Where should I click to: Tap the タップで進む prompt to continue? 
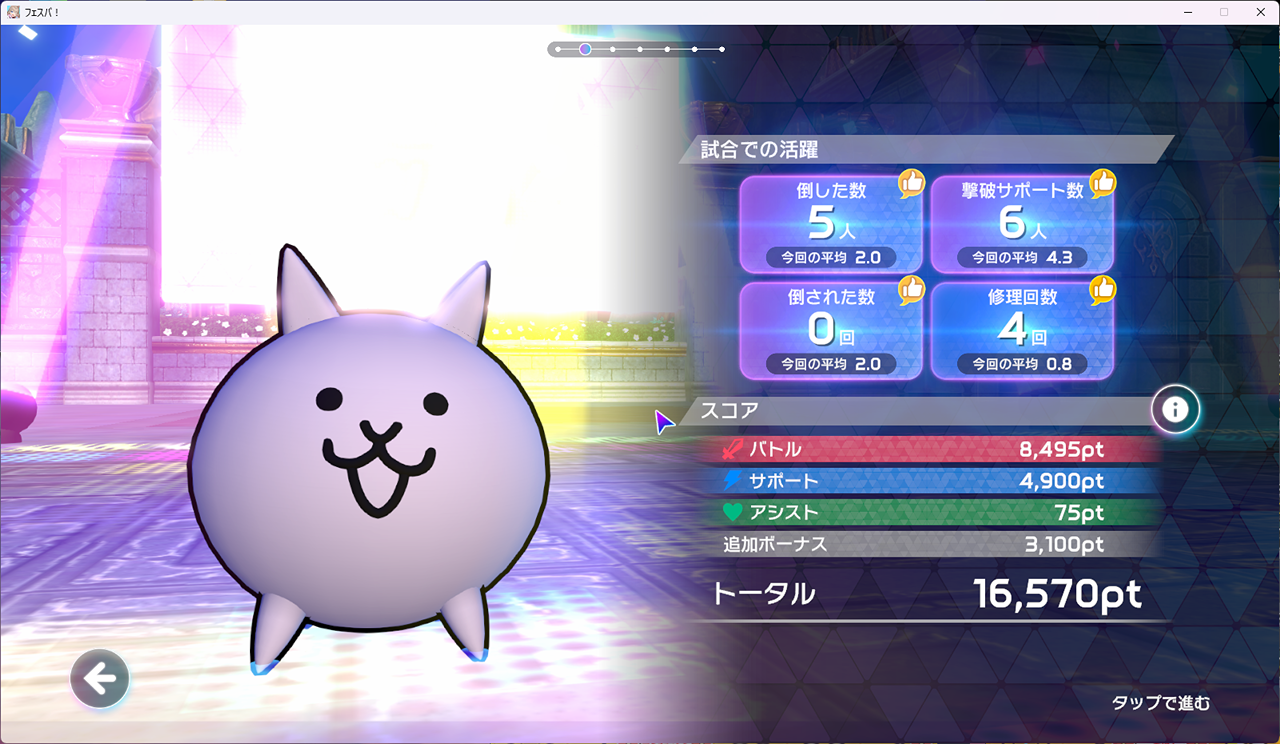point(1160,703)
